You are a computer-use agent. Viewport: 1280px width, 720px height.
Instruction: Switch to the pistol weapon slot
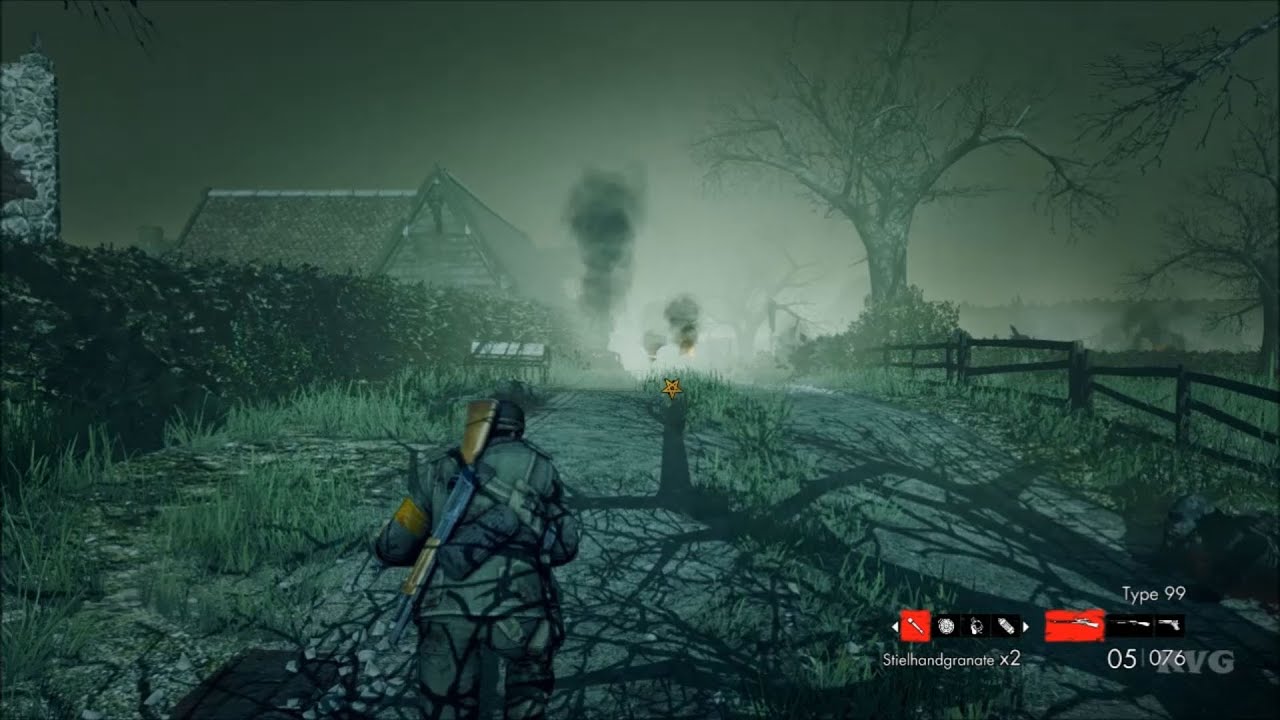tap(1168, 626)
